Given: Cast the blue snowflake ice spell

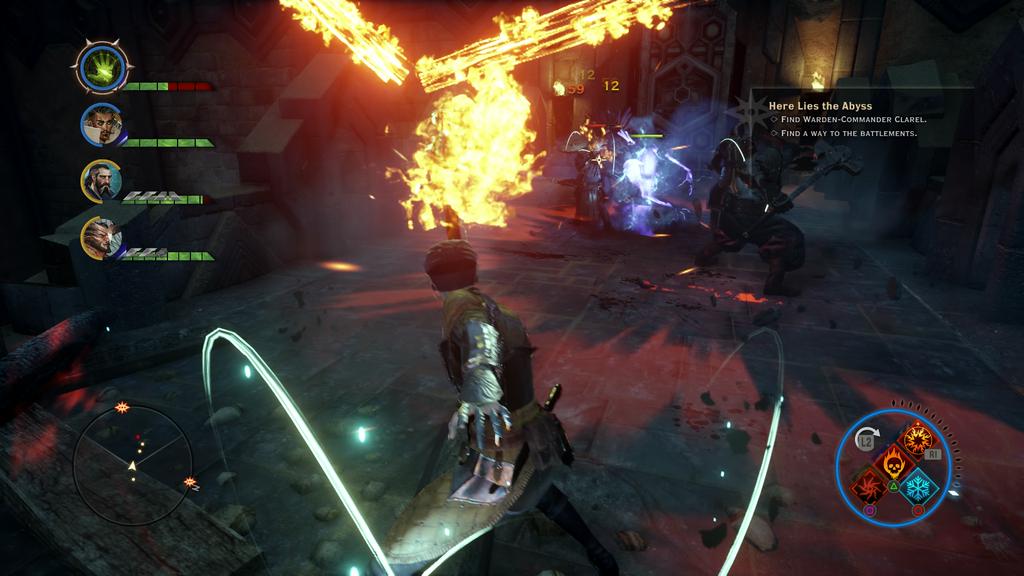Looking at the screenshot, I should [917, 488].
